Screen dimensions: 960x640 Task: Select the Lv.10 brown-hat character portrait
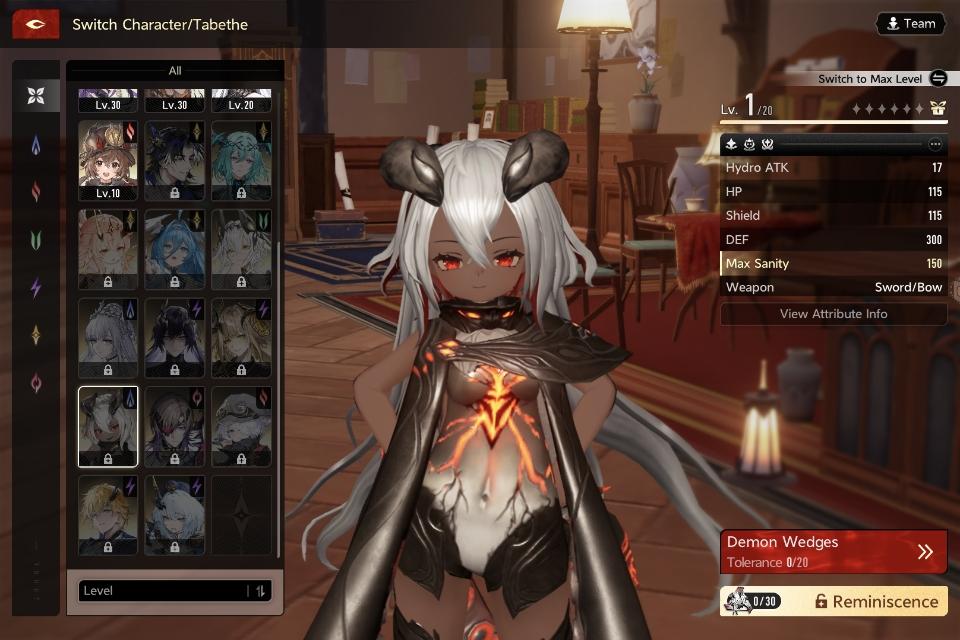pos(108,160)
